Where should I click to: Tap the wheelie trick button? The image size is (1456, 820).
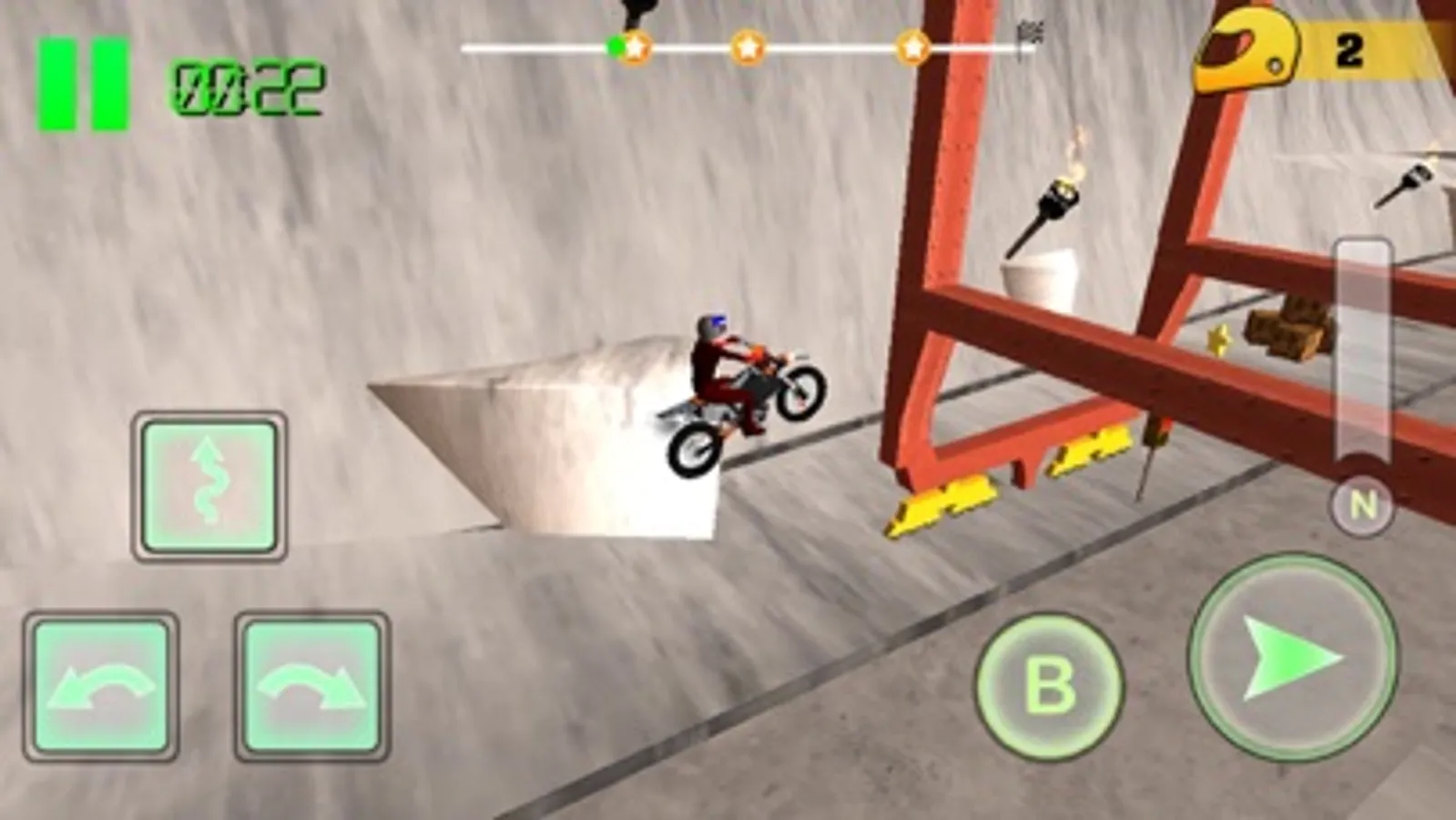coord(209,485)
